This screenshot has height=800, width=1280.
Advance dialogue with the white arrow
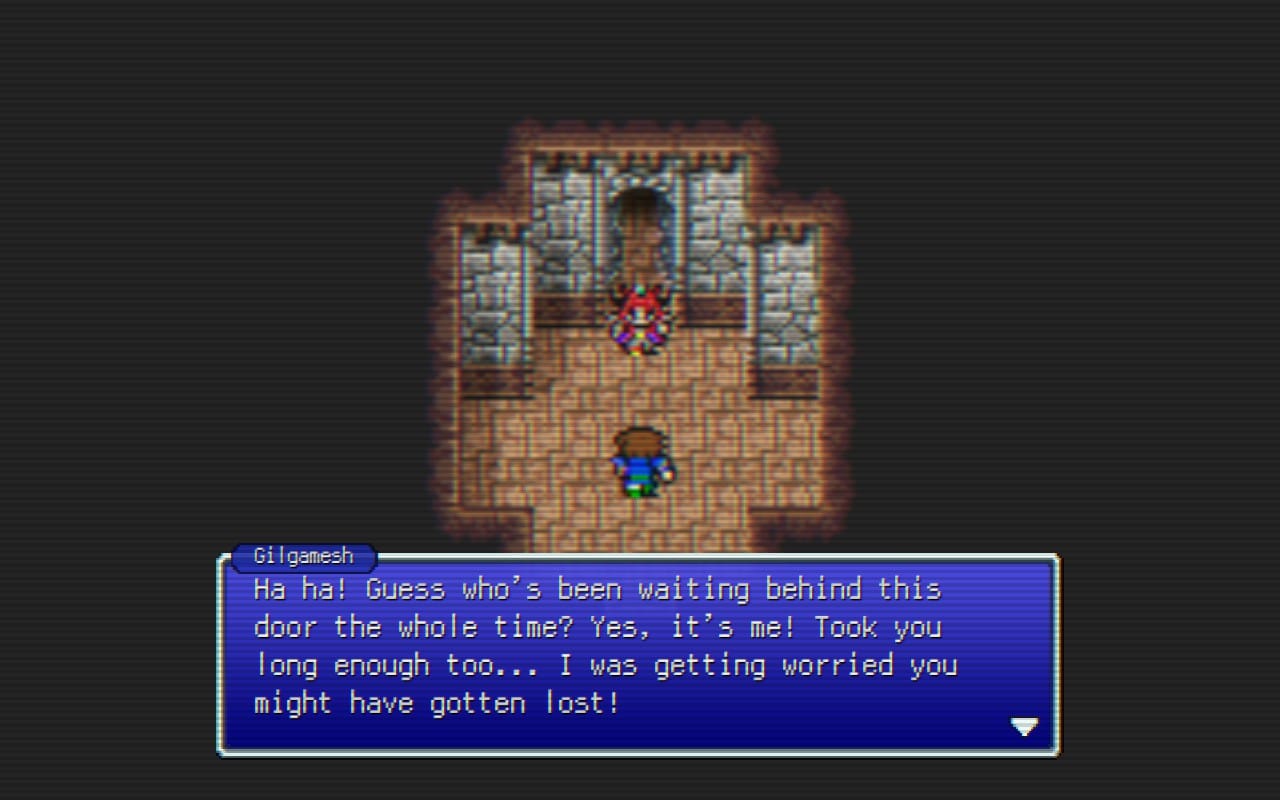[x=1024, y=727]
